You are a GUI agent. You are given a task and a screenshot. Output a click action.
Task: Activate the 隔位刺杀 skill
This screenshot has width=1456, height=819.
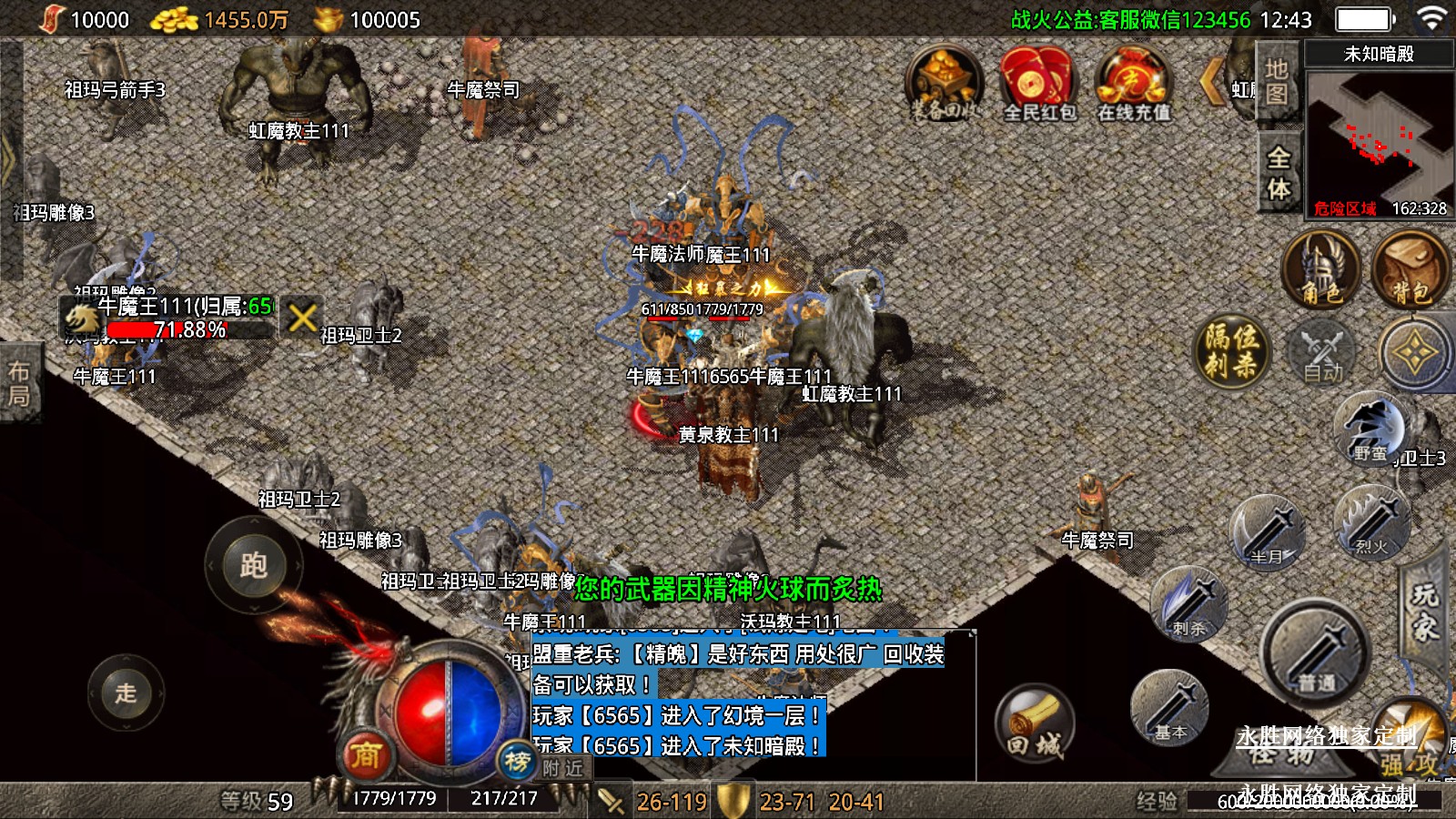1232,350
